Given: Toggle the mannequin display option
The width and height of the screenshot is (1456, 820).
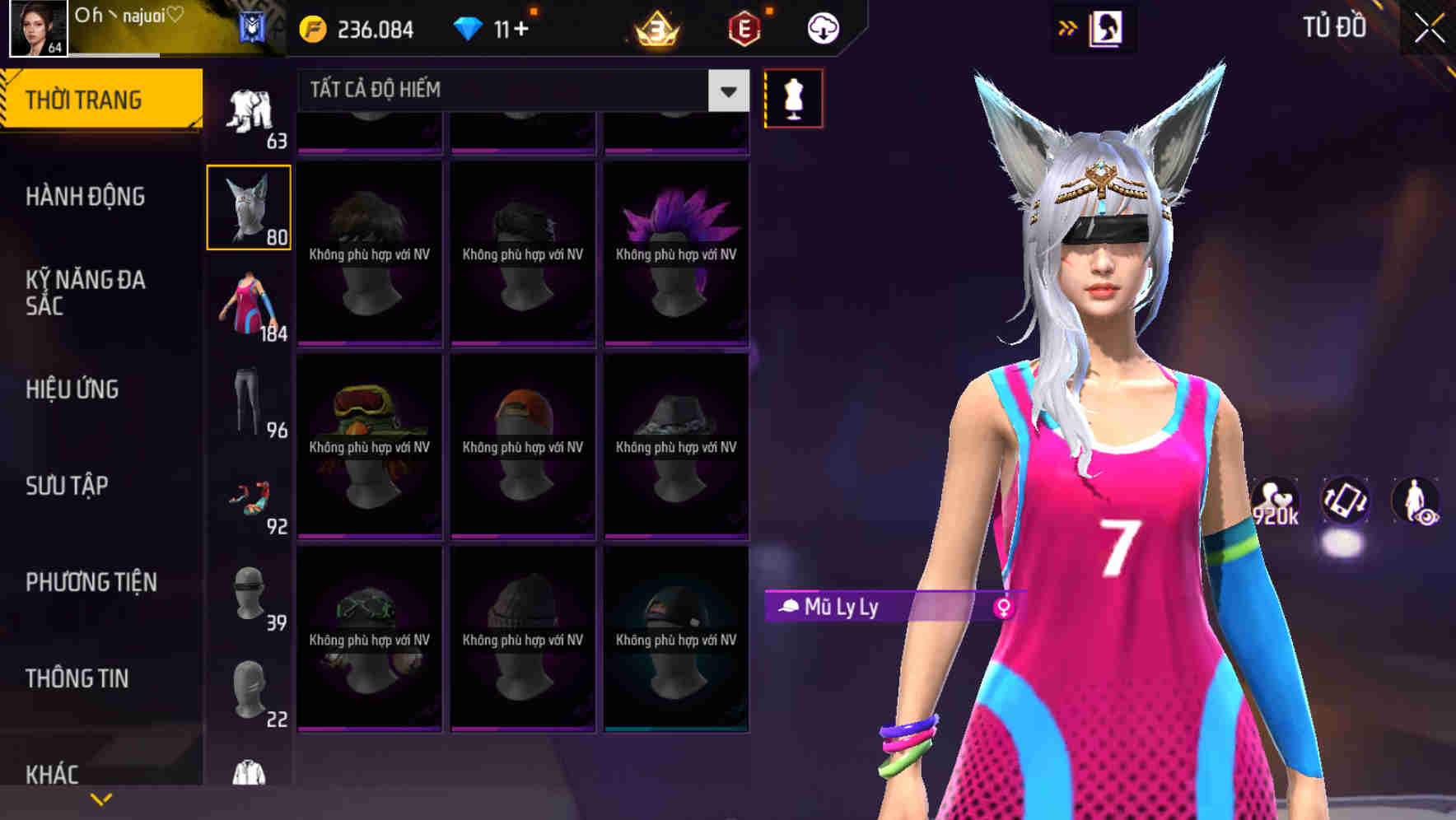Looking at the screenshot, I should click(x=793, y=97).
